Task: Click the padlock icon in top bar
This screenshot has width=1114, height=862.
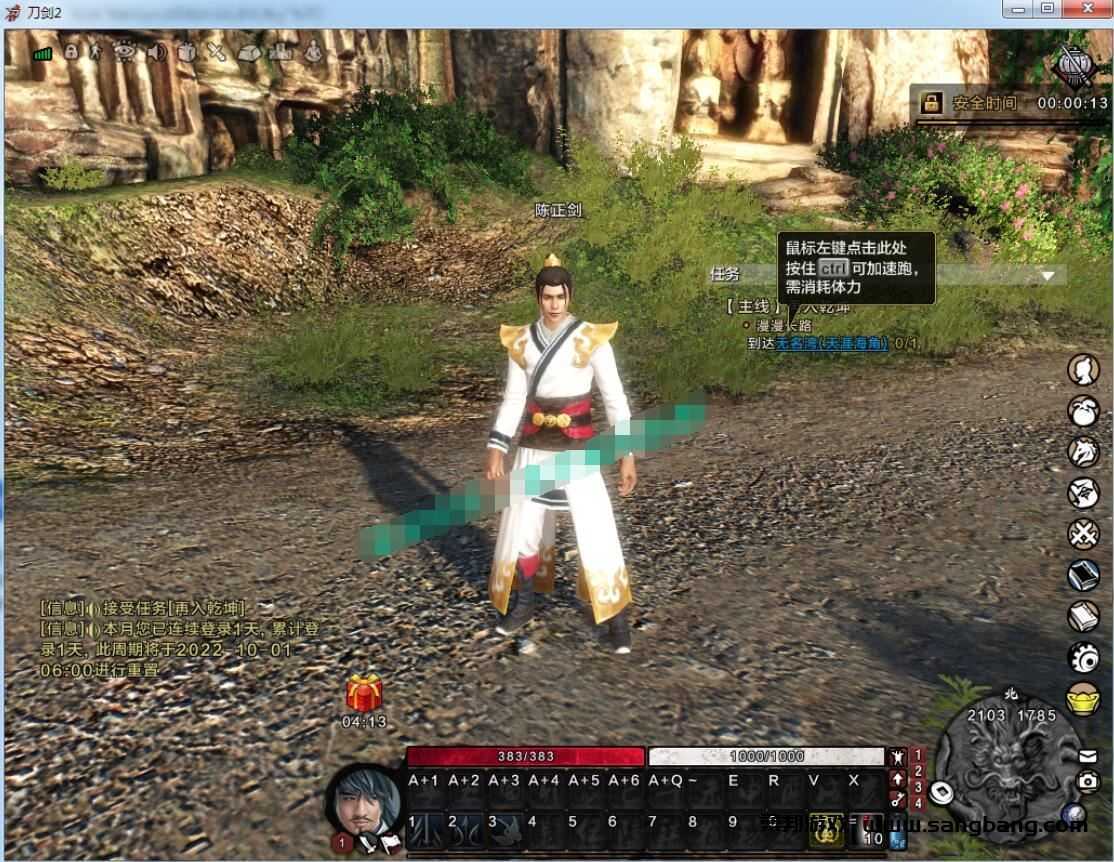Action: [x=70, y=51]
